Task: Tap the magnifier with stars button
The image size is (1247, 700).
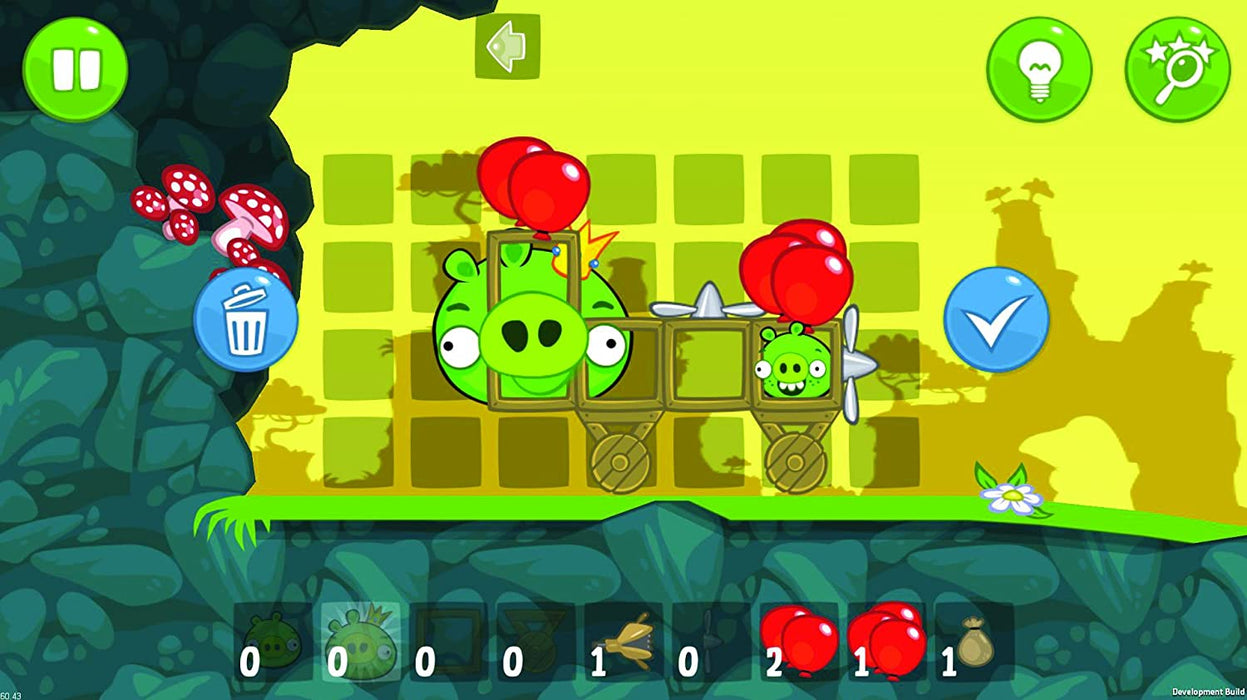Action: pos(1177,69)
